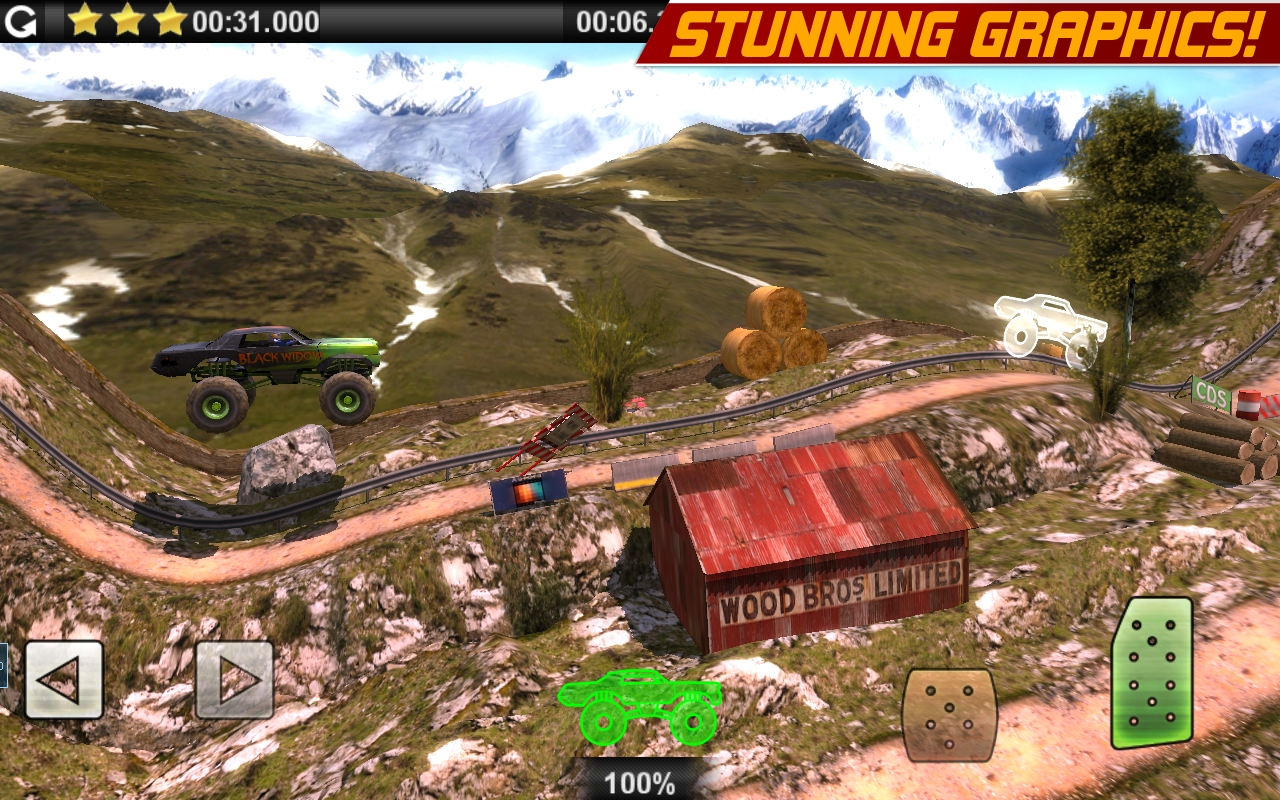Hit the green gas pedal

[1152, 673]
